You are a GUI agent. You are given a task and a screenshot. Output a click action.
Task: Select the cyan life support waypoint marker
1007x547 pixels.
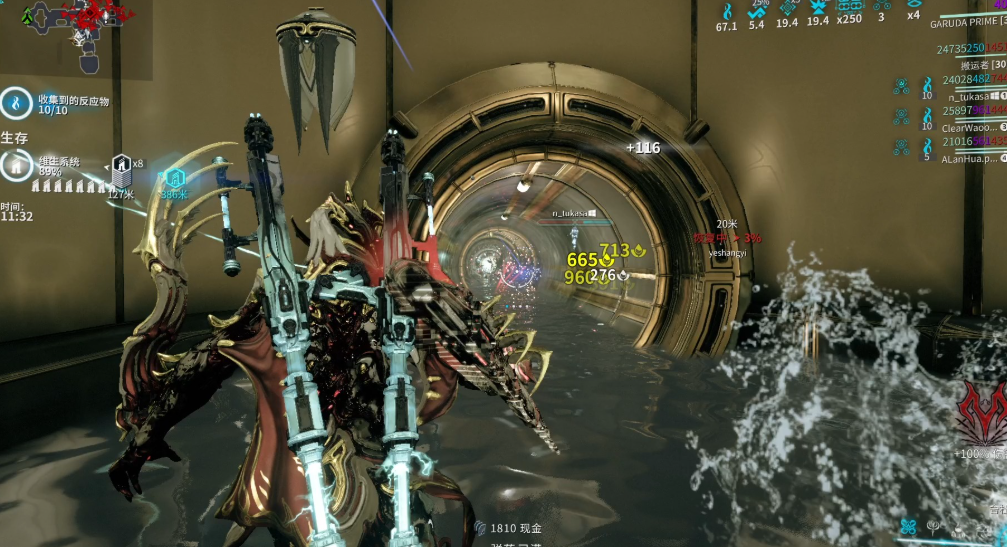point(174,178)
